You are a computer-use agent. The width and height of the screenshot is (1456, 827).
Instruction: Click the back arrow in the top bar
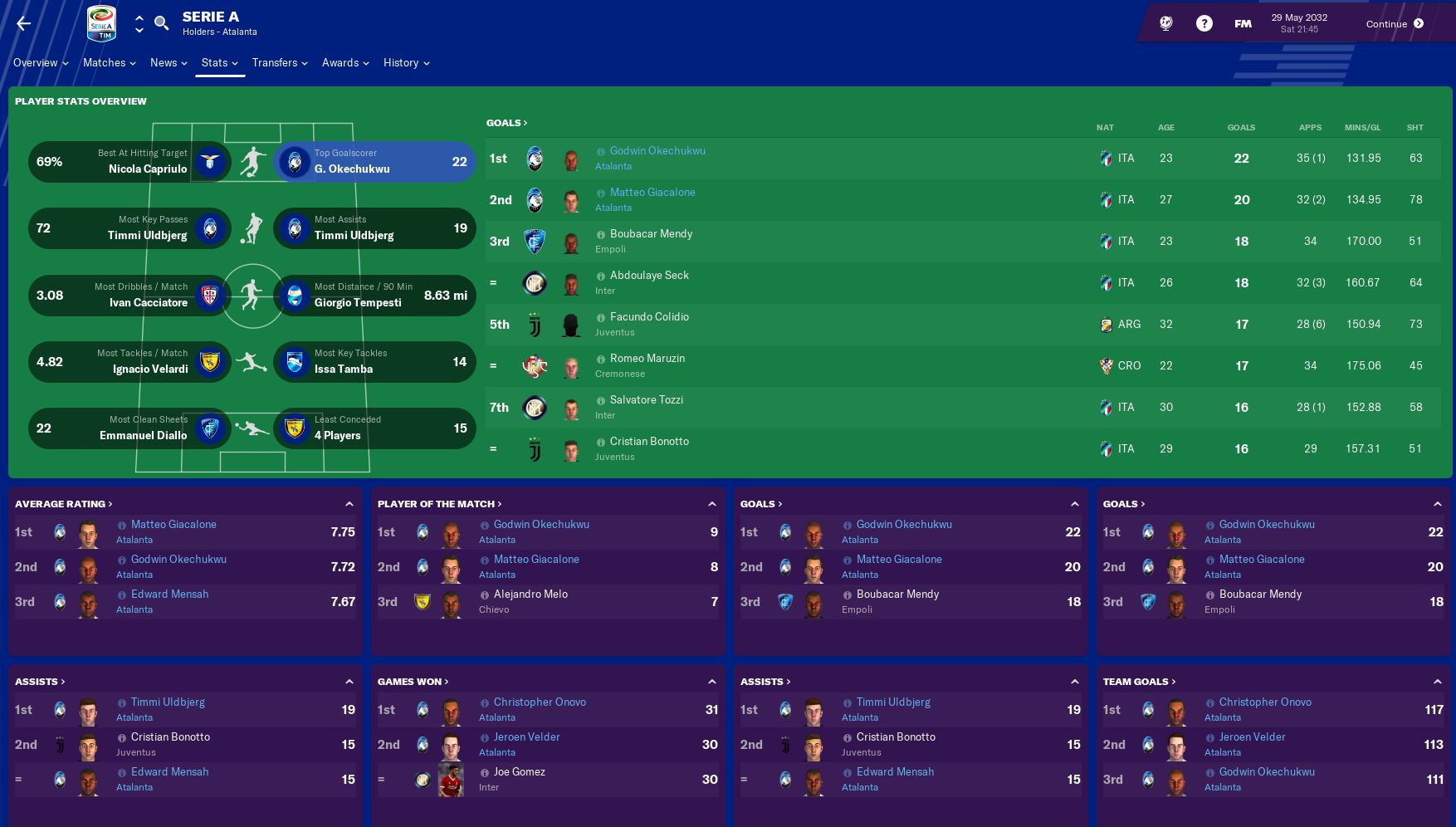point(22,22)
